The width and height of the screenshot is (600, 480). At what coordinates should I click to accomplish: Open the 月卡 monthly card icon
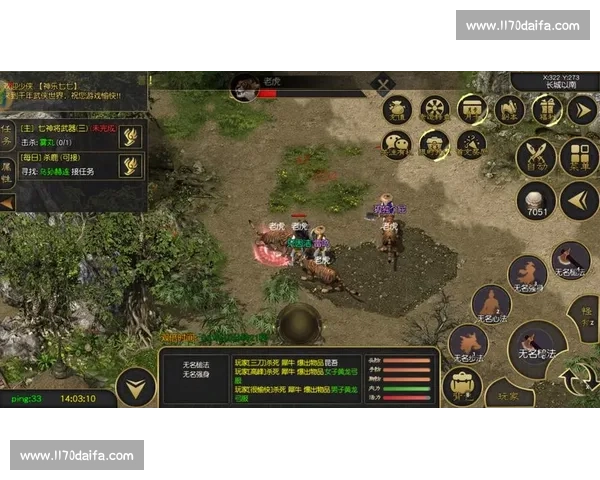click(x=471, y=109)
